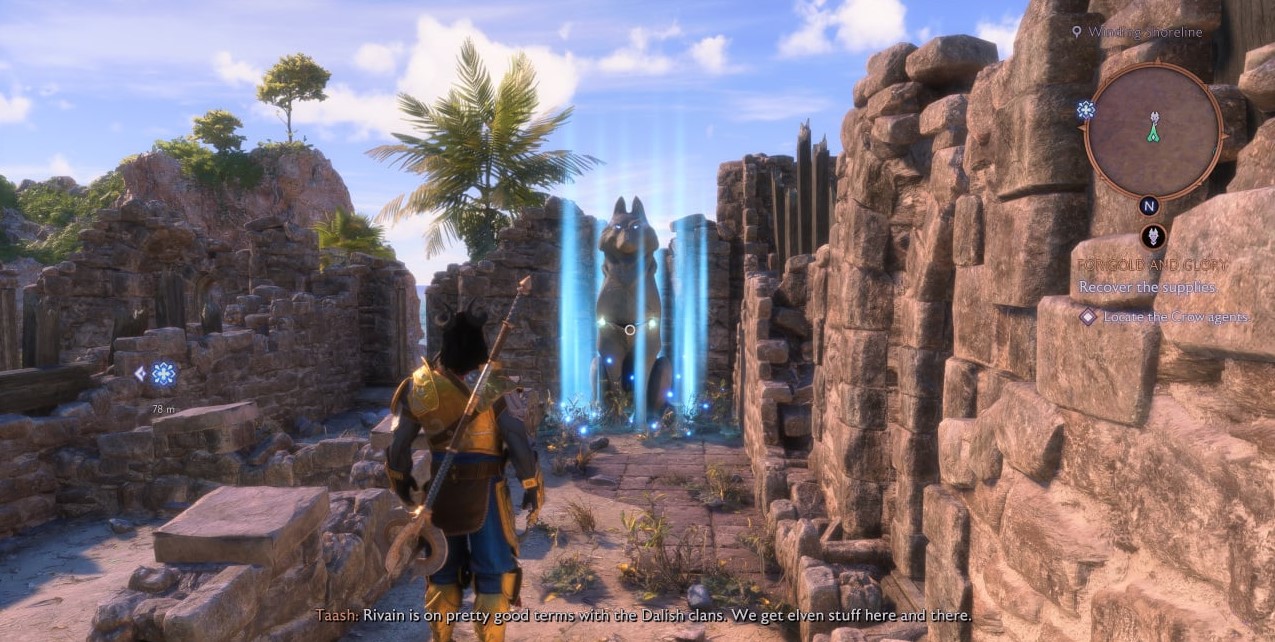Screen dimensions: 1275x642
Task: Click the blue objective marker on the minimap edge
Action: point(1086,109)
